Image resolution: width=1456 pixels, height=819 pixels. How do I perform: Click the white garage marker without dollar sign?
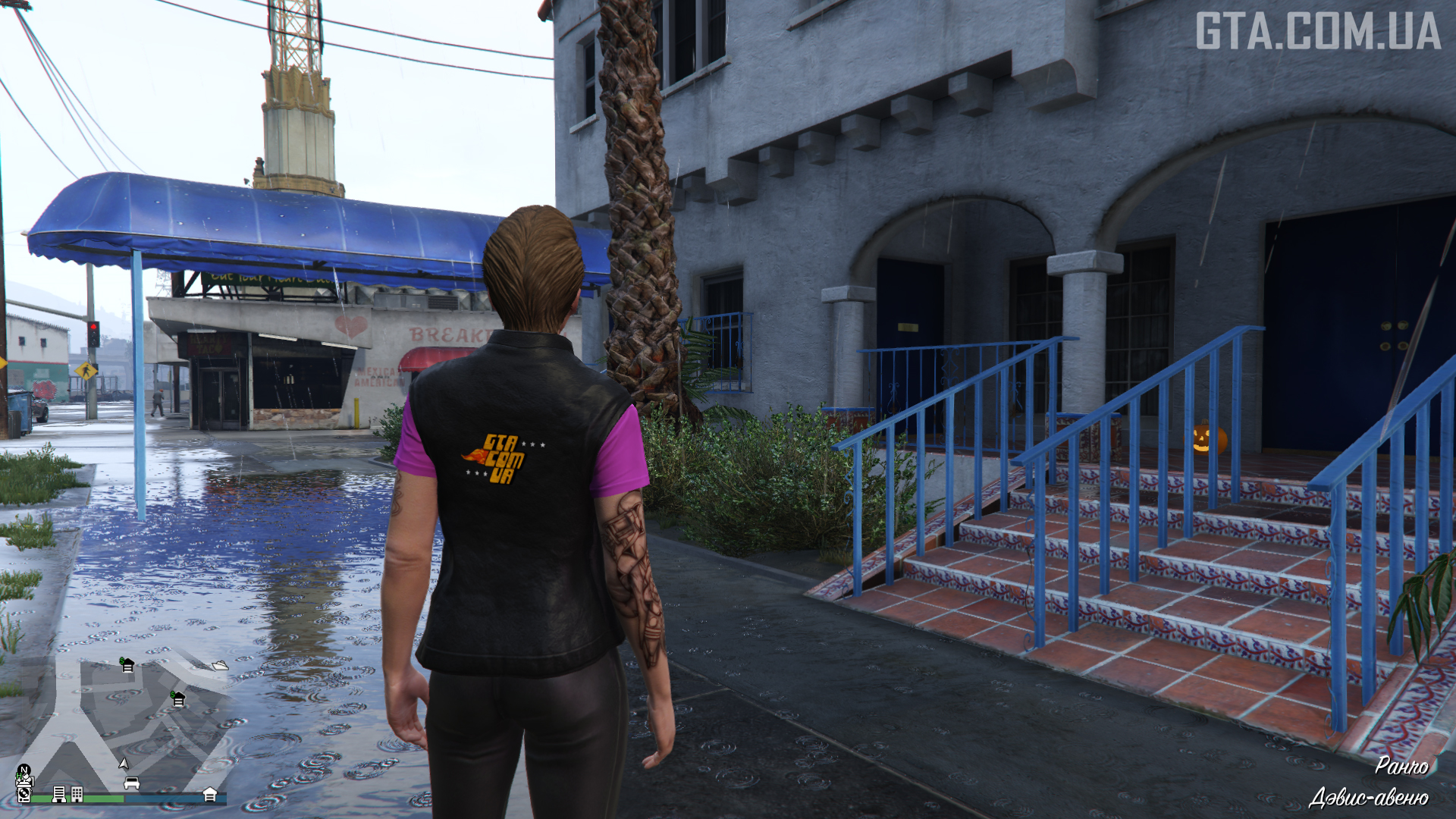(210, 794)
